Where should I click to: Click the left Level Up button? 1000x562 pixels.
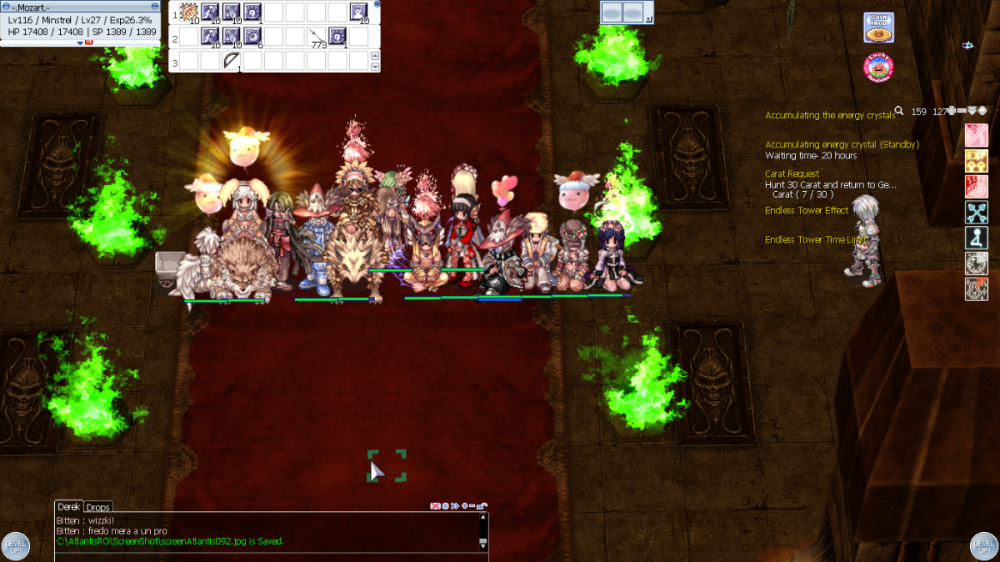coord(15,546)
